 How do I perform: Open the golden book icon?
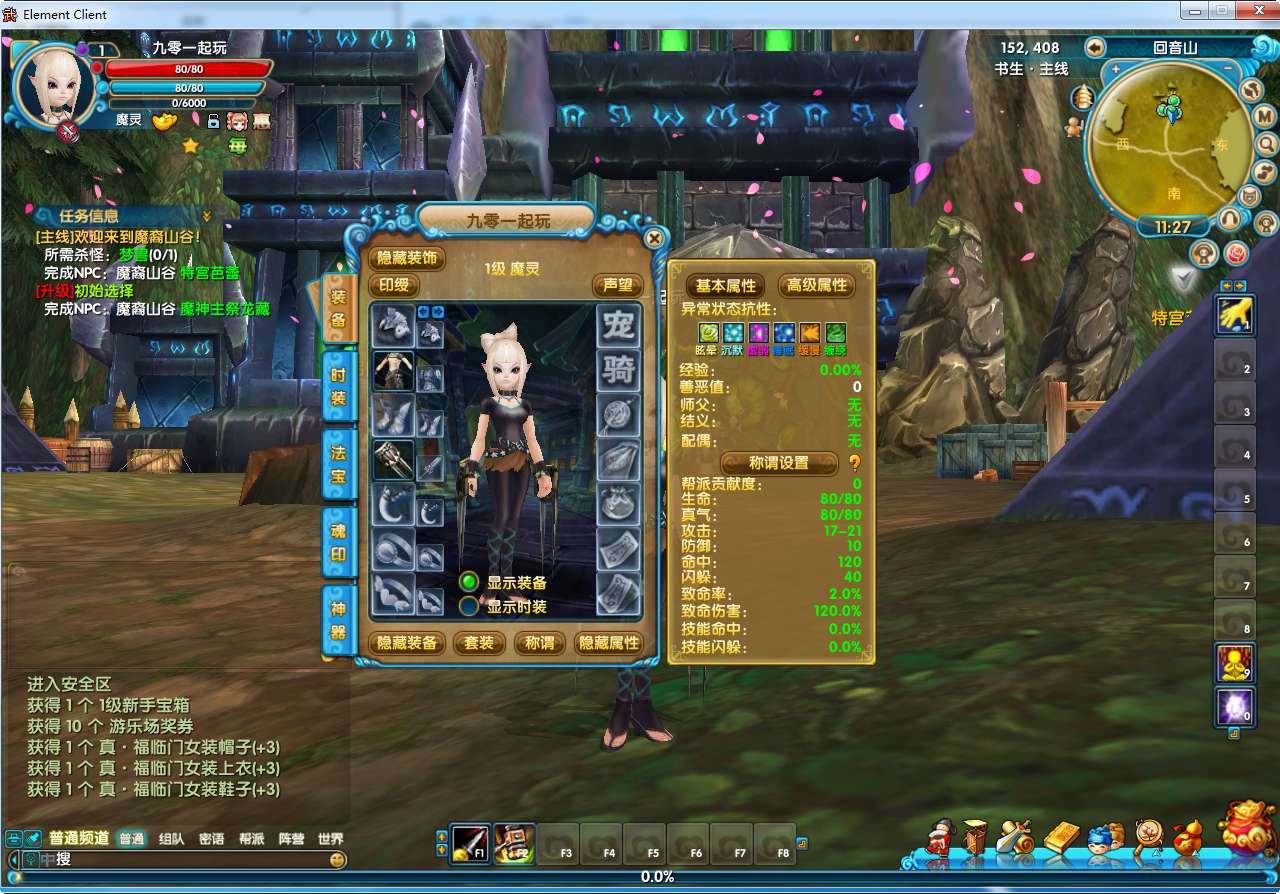tap(1061, 838)
